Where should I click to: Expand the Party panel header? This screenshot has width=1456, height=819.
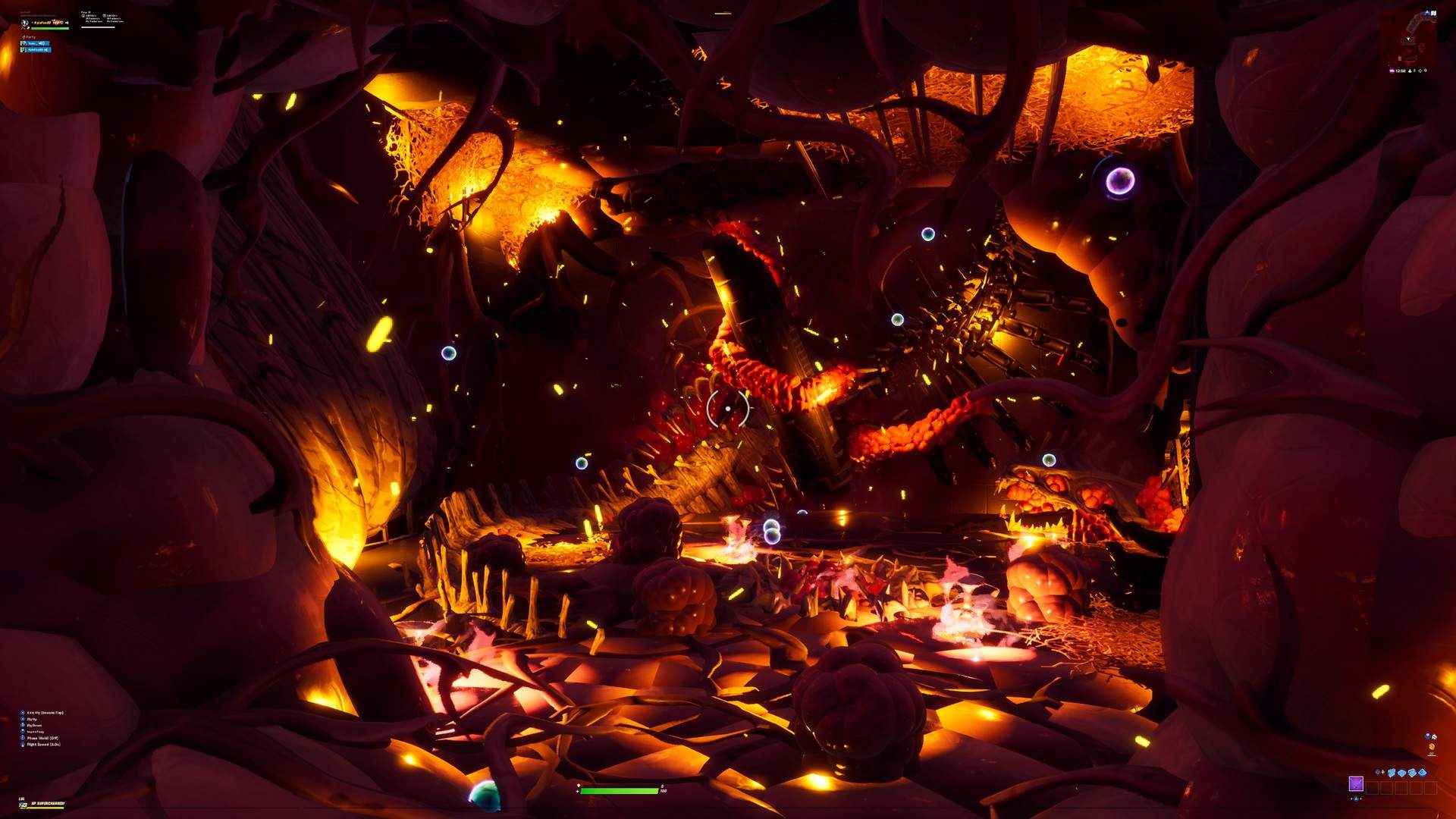coord(29,37)
